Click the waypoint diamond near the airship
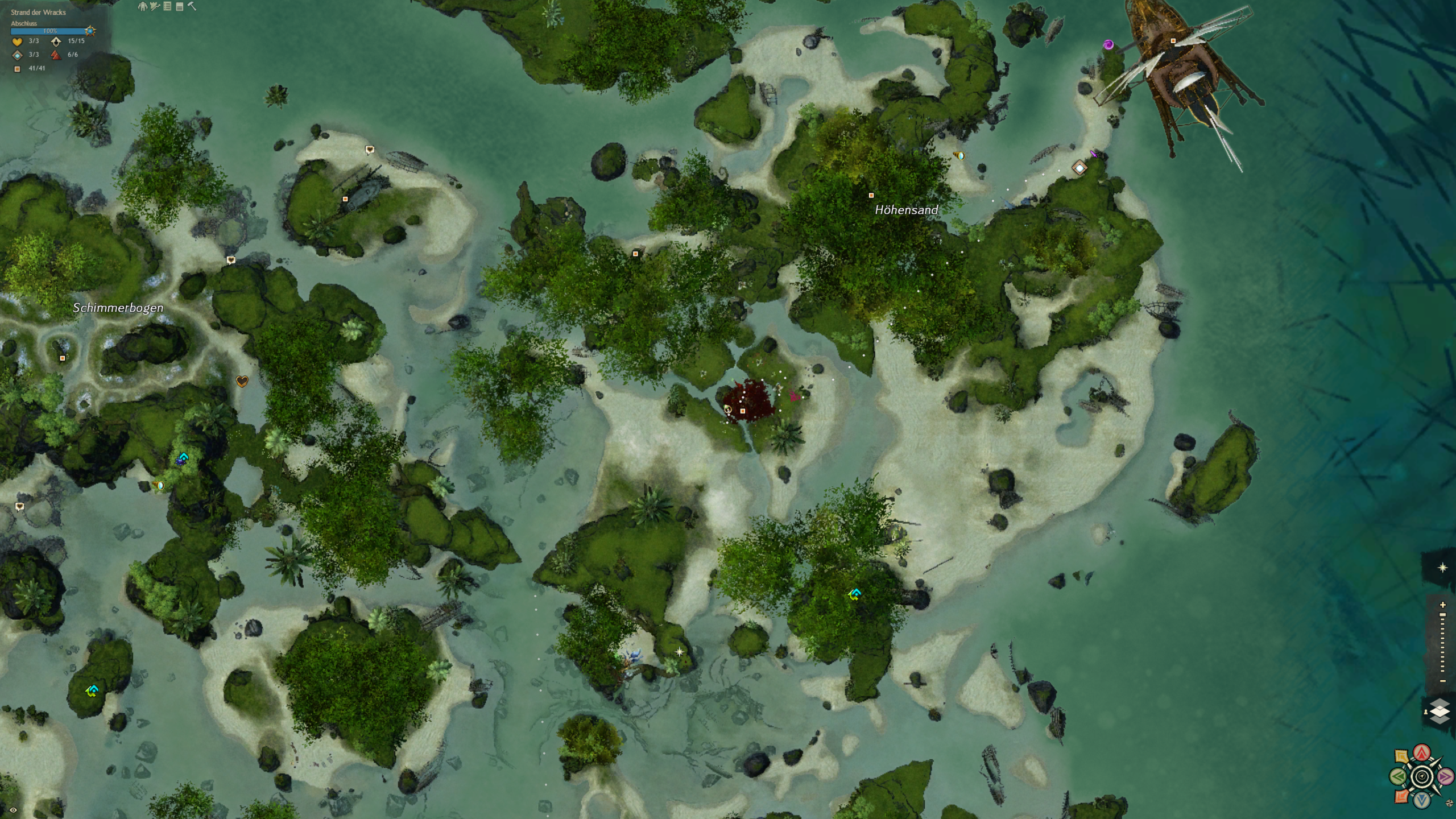Viewport: 1456px width, 819px height. (1079, 168)
